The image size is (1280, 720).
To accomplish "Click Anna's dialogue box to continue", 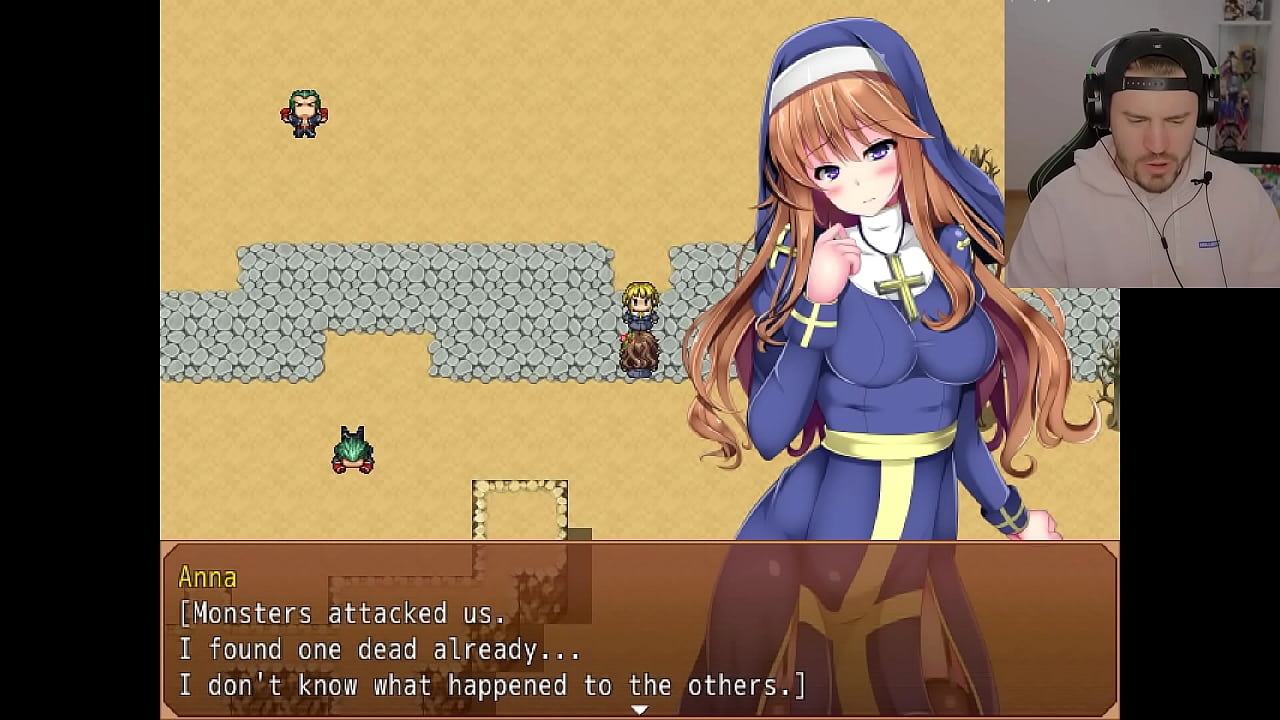I will pyautogui.click(x=638, y=630).
